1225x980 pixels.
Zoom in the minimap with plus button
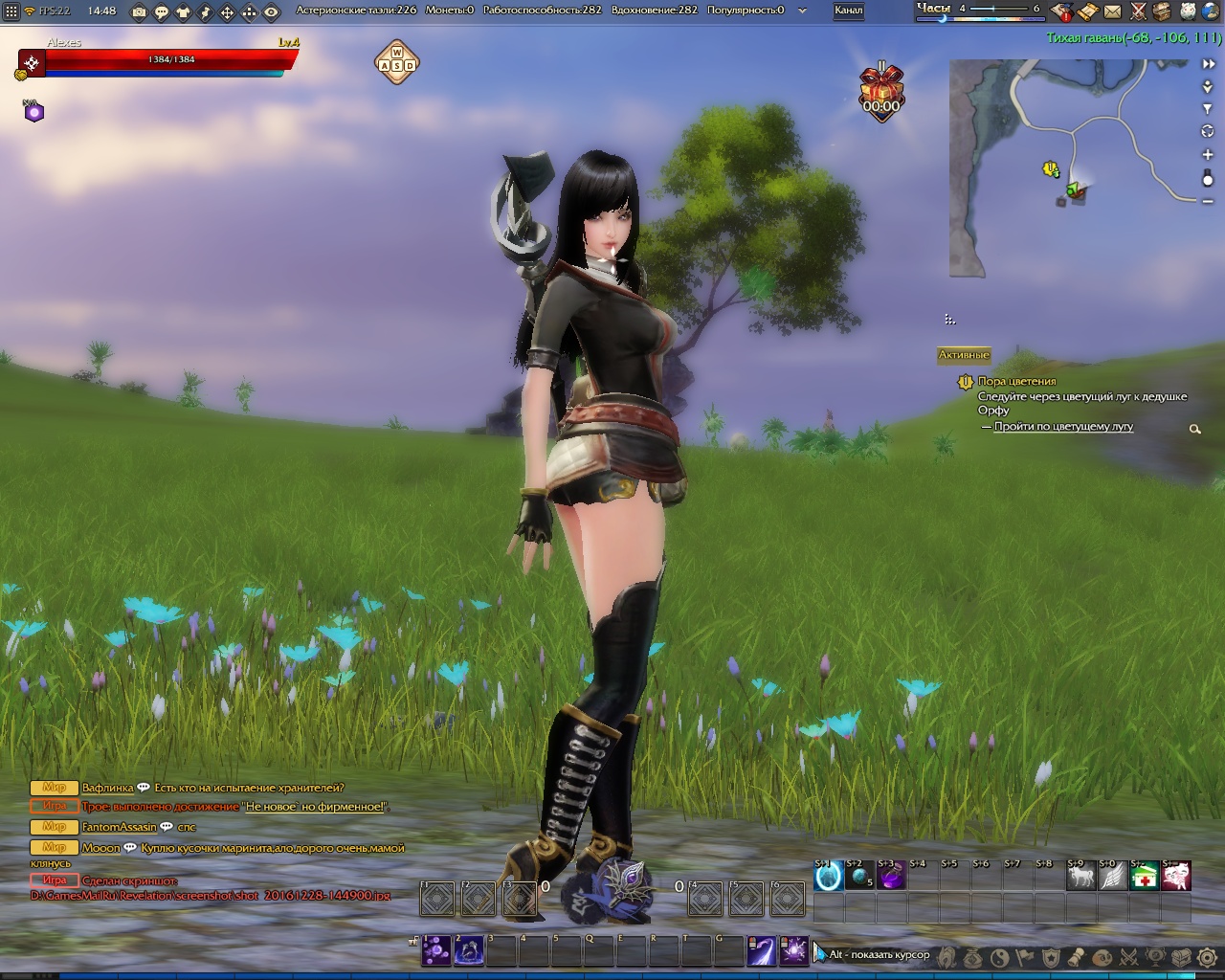(x=1208, y=154)
